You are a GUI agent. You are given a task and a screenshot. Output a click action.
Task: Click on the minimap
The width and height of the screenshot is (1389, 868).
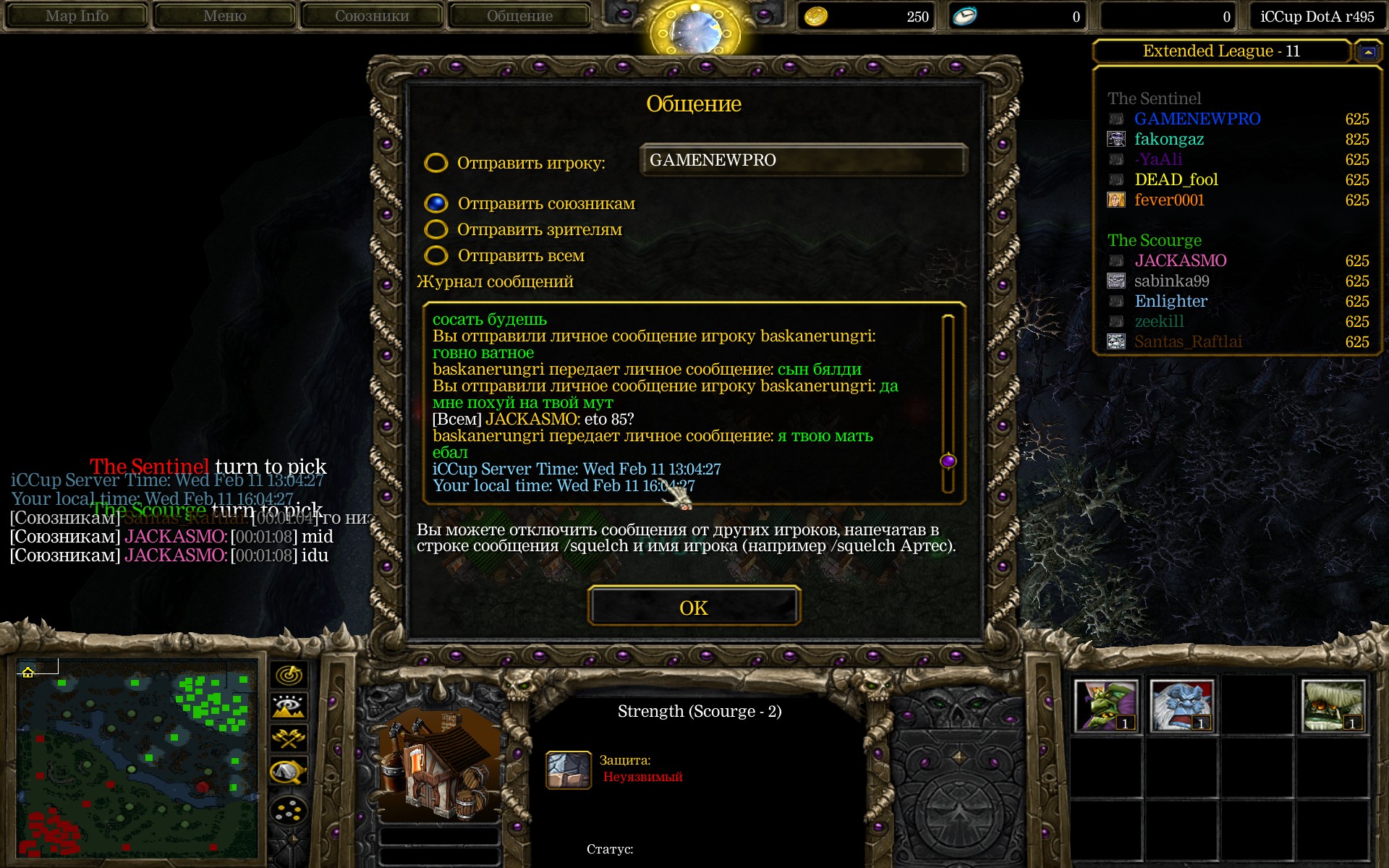pos(136,759)
